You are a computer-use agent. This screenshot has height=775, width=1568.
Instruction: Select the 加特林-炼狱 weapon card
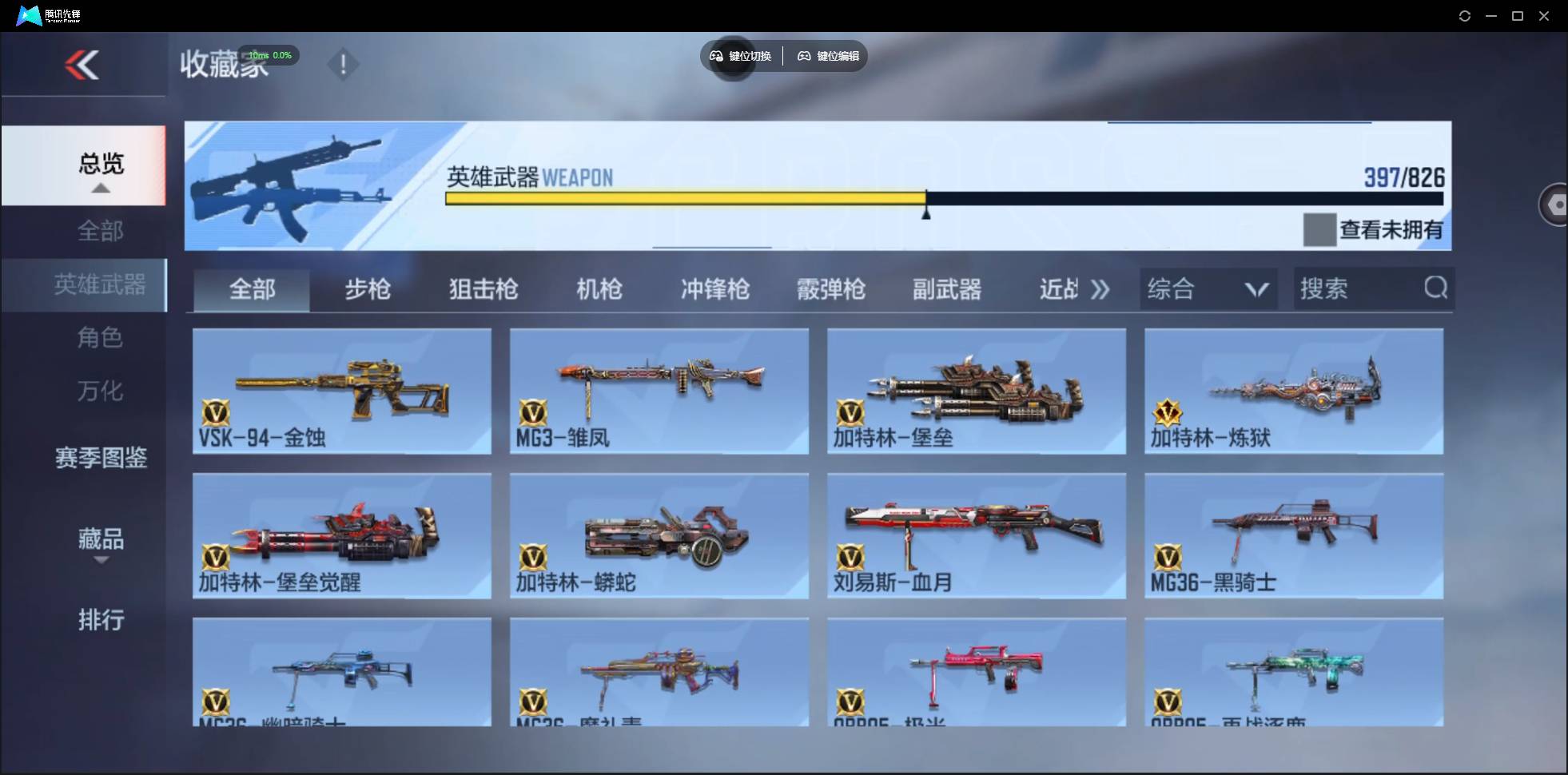pyautogui.click(x=1295, y=391)
